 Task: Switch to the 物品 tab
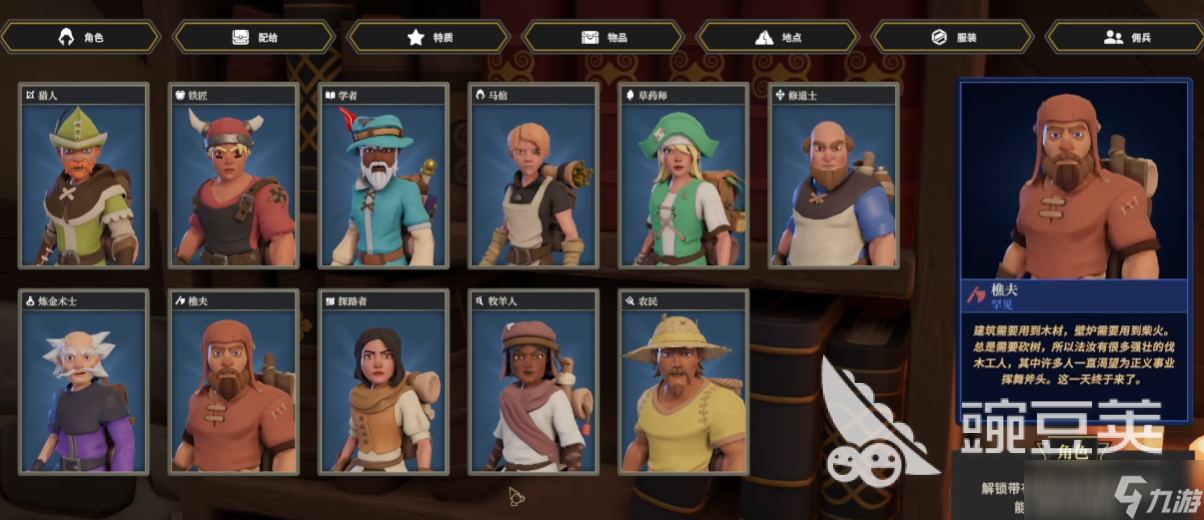(604, 38)
